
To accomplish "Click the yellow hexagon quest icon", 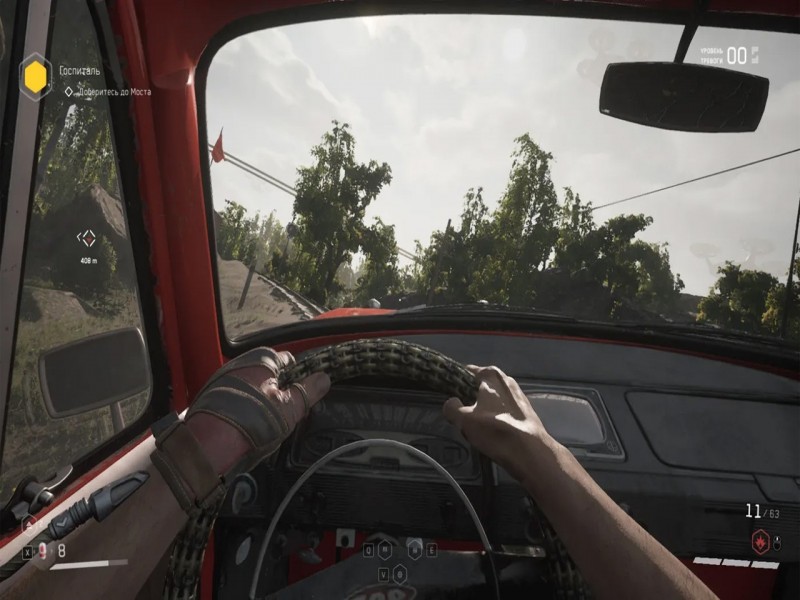I will [x=35, y=73].
